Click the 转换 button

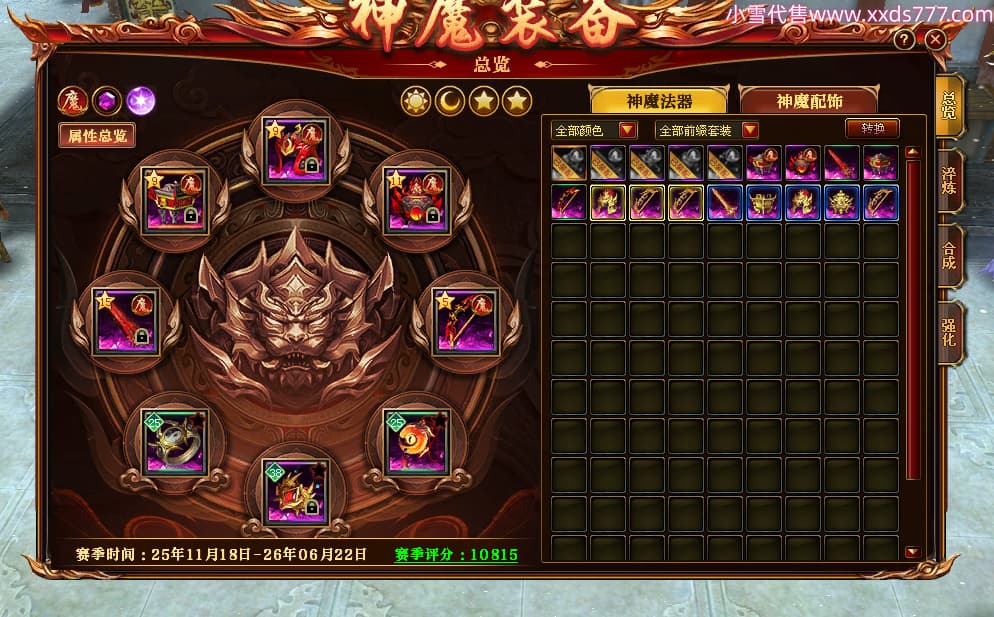872,129
